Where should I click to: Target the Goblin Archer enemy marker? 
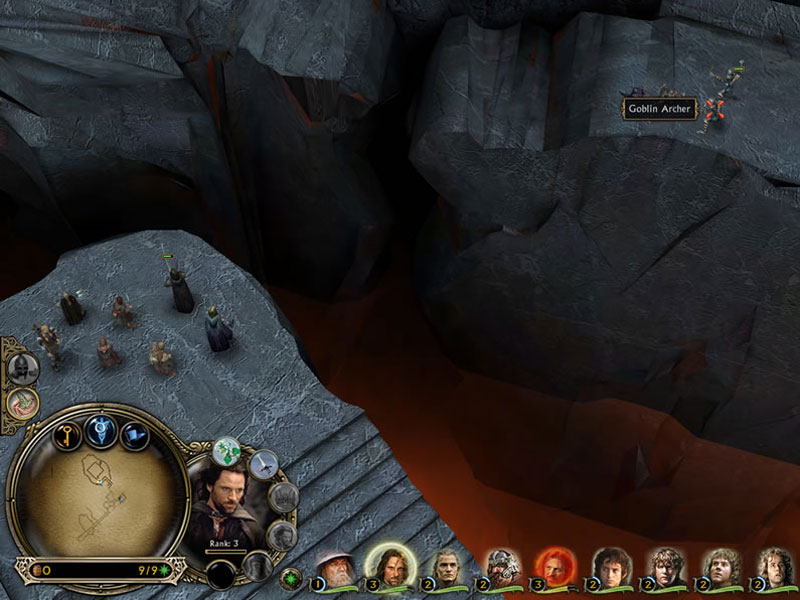[712, 108]
